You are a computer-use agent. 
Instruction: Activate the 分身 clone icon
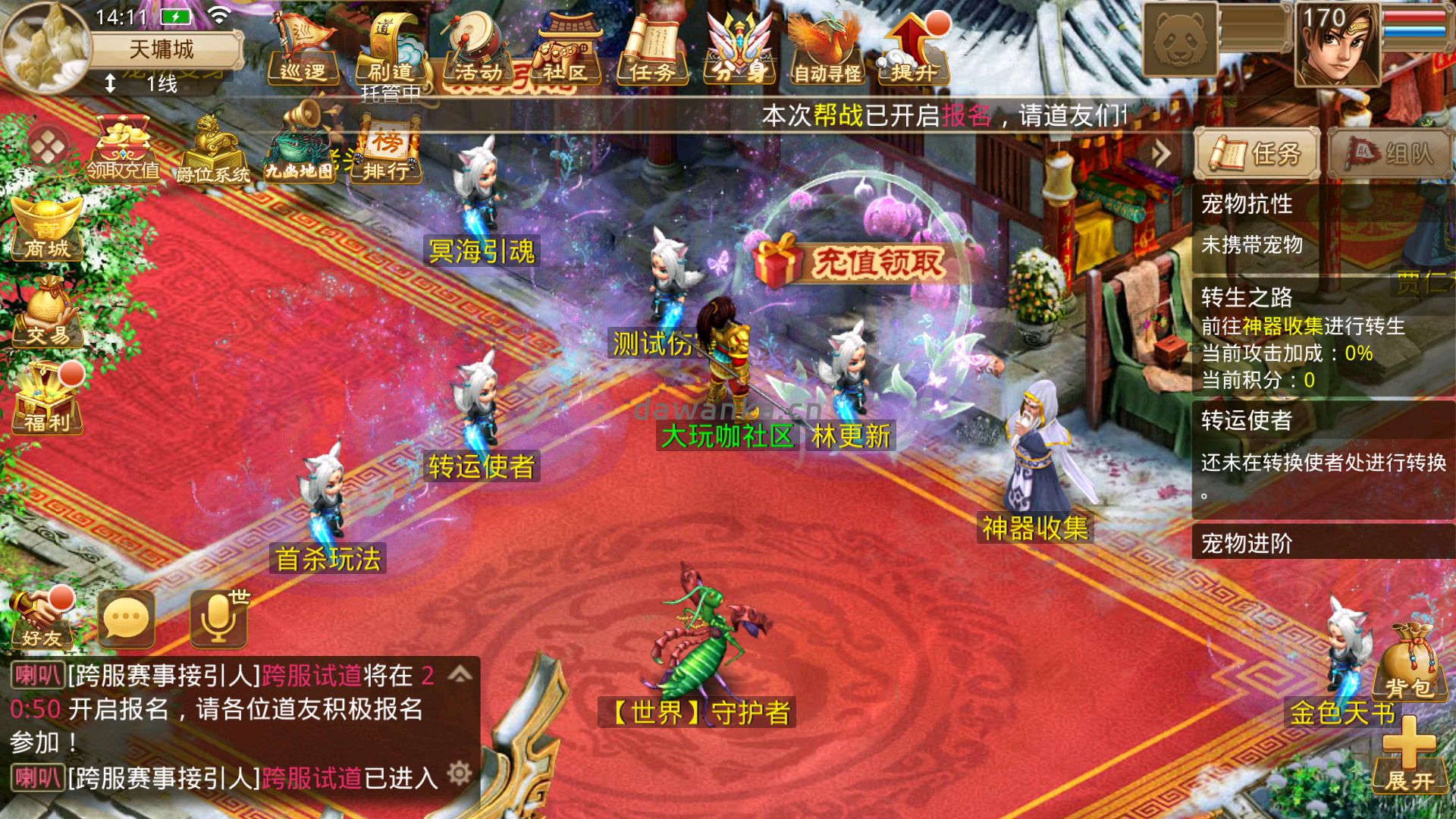(x=739, y=49)
